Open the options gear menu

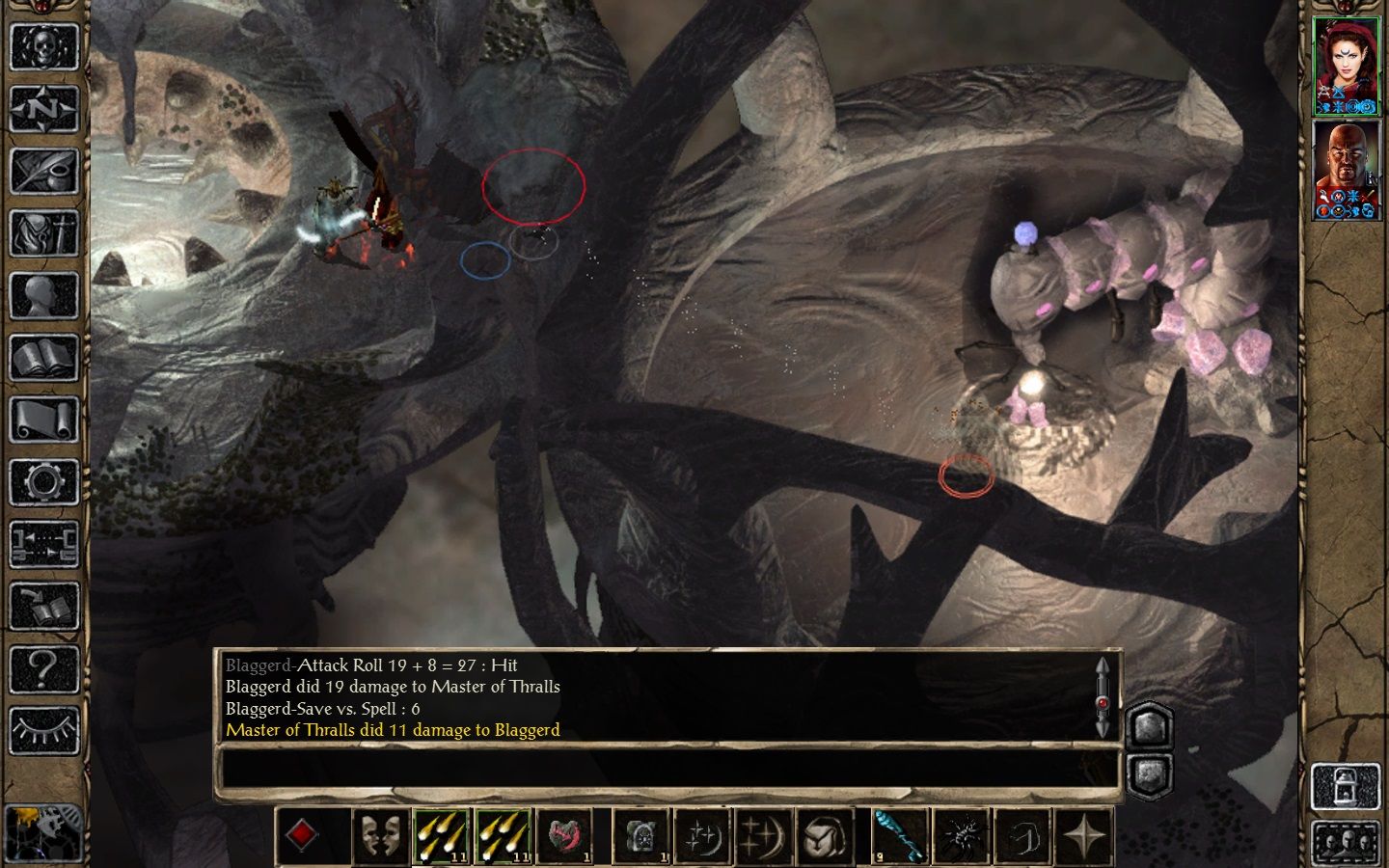[43, 482]
